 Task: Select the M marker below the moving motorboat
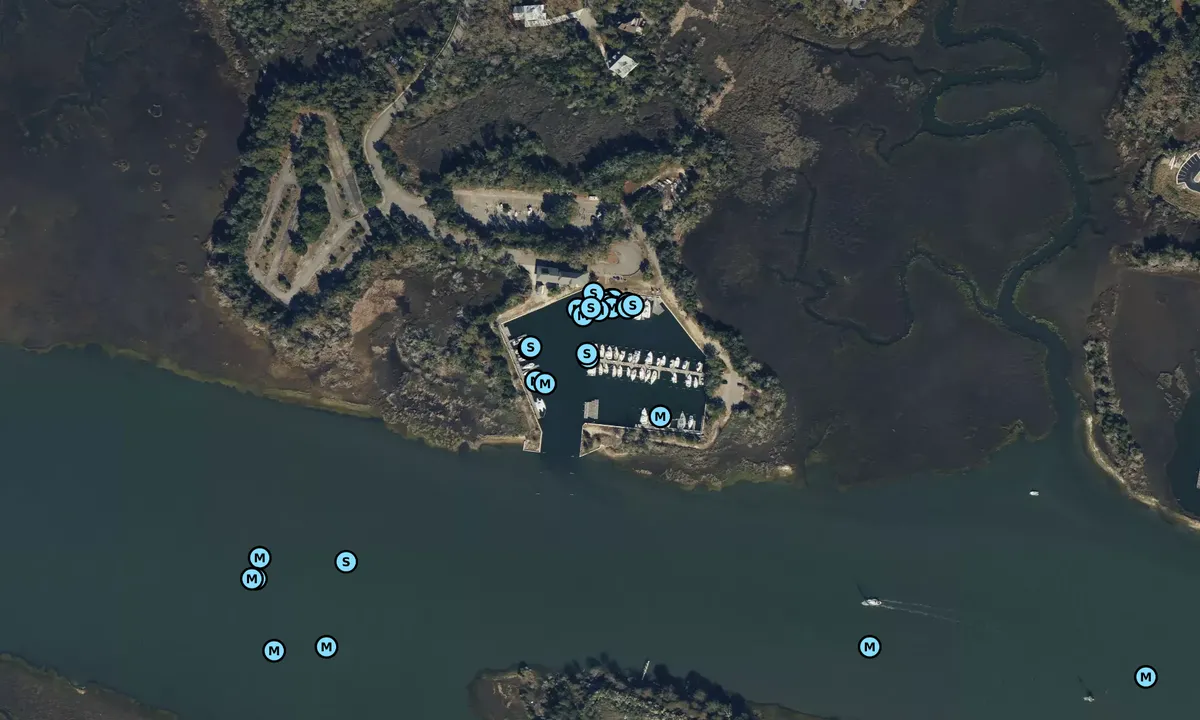870,647
